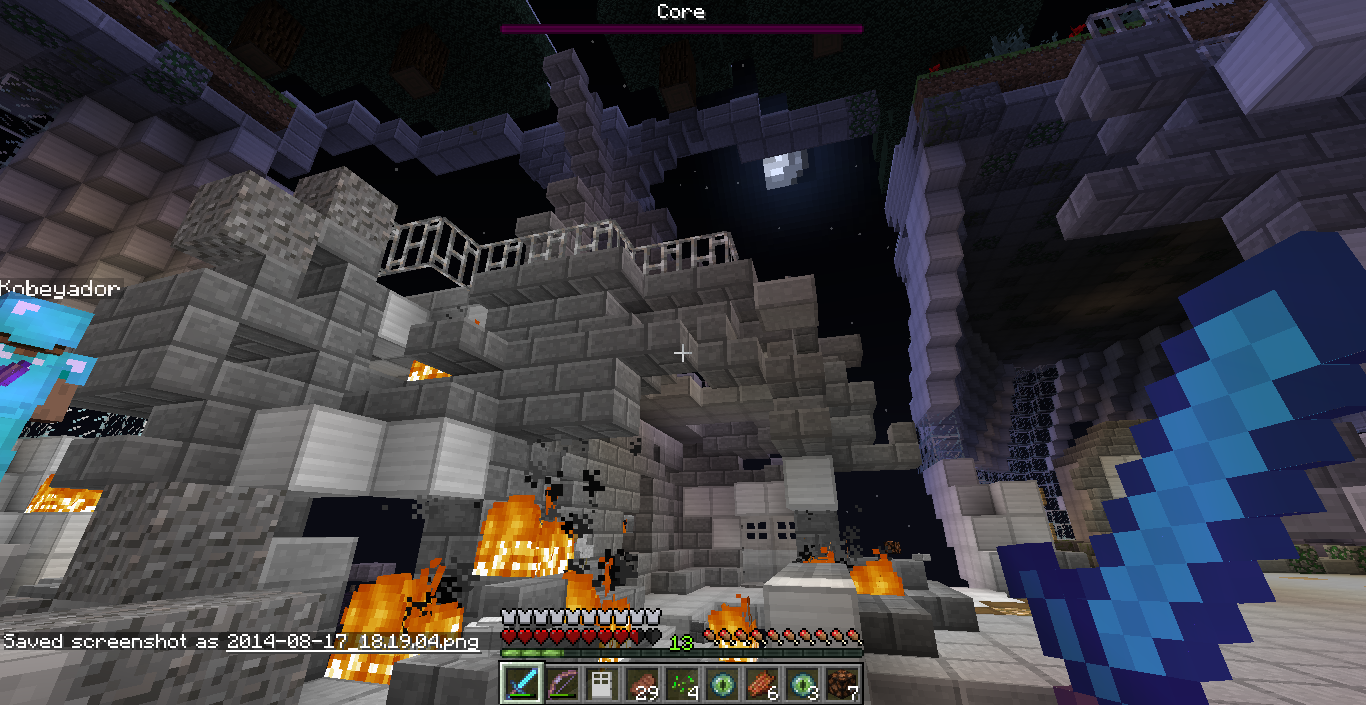Select the single eye of ender slot
Screen dimensions: 1366x705
click(722, 683)
